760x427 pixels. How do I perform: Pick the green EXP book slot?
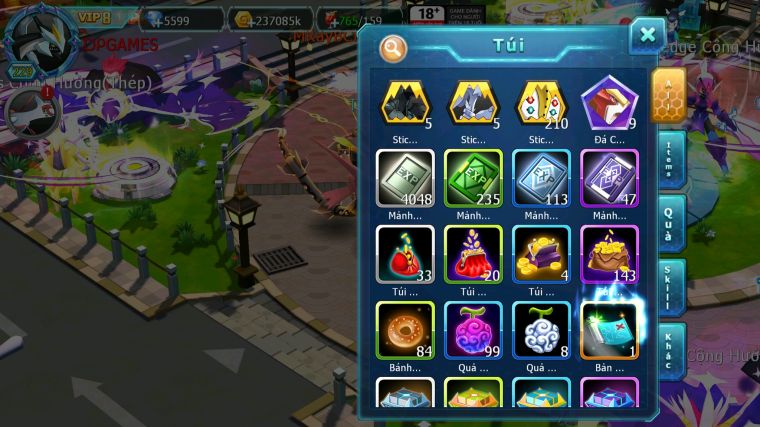473,179
